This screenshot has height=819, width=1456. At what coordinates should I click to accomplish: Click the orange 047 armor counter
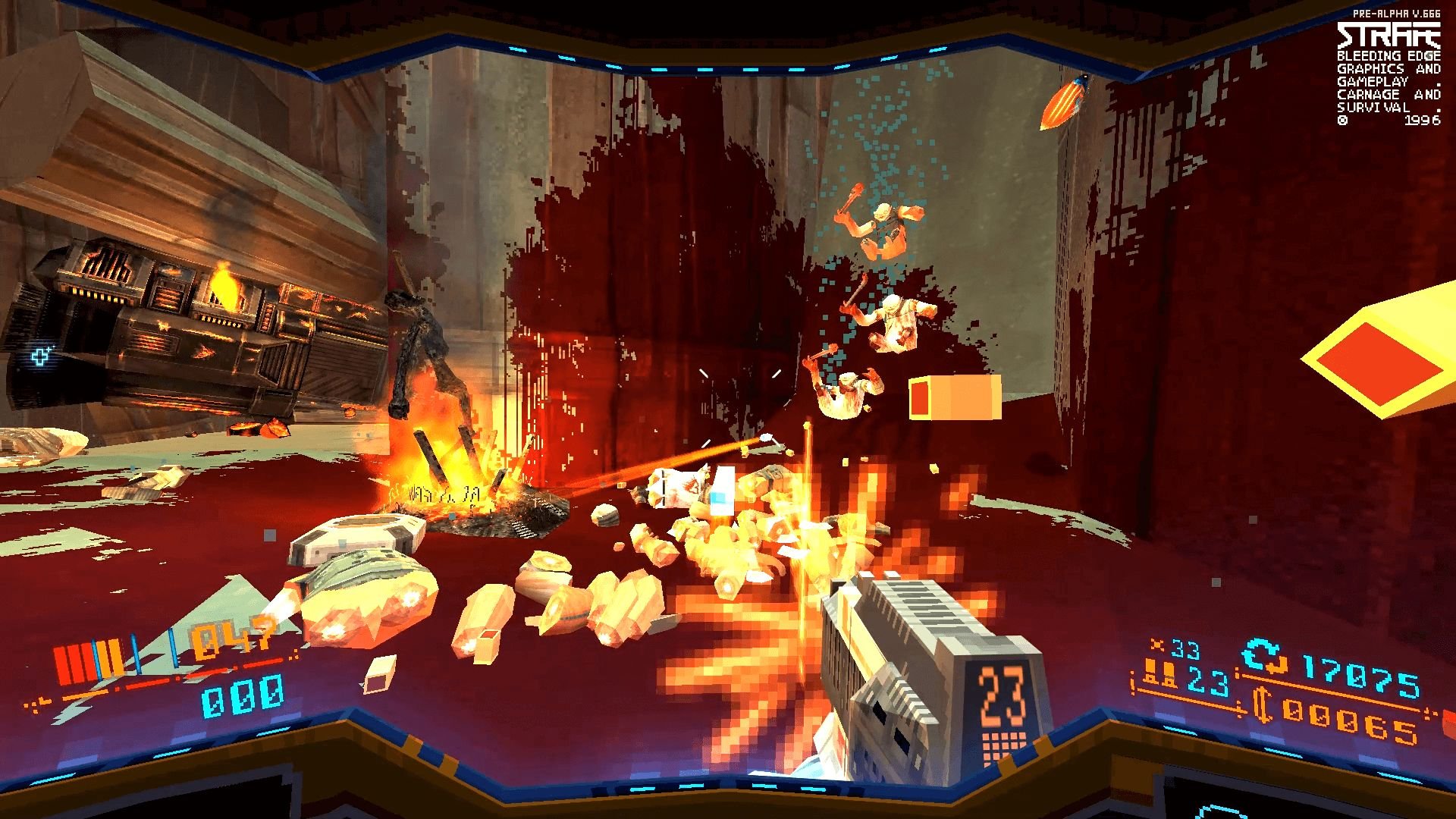click(230, 641)
